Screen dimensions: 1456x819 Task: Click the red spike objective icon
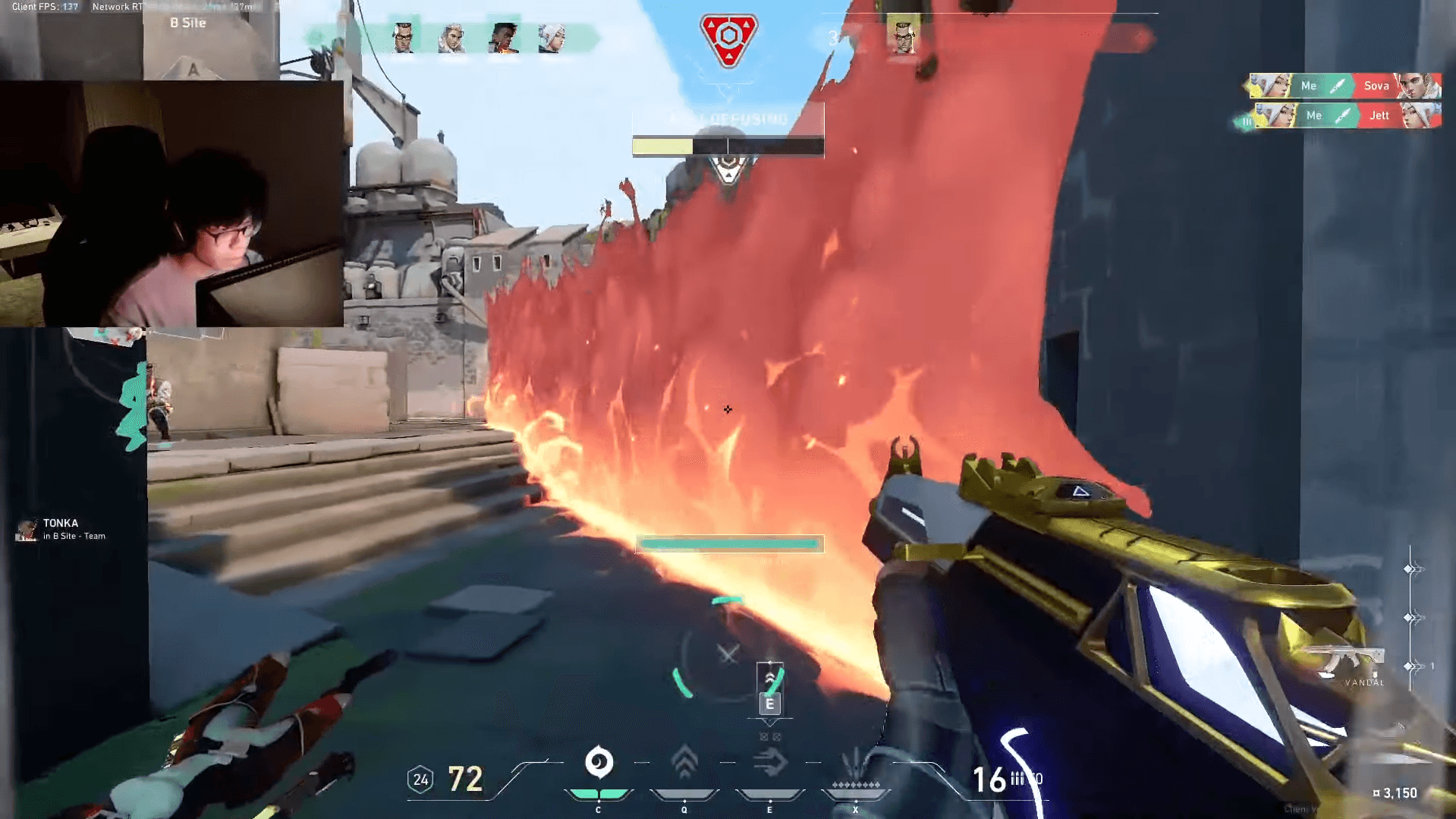[728, 39]
